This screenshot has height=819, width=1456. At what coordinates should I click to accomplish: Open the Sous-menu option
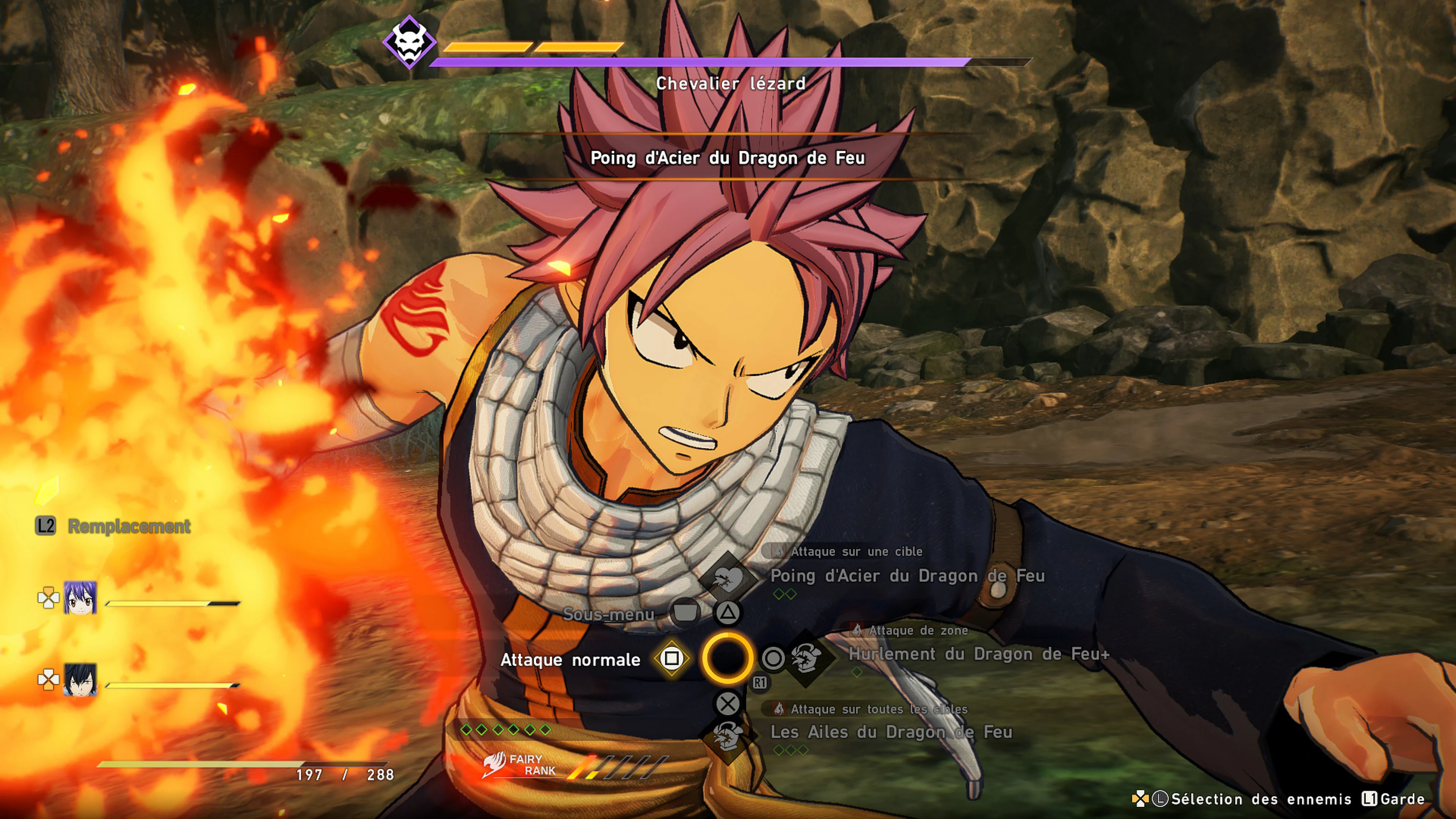click(x=609, y=614)
